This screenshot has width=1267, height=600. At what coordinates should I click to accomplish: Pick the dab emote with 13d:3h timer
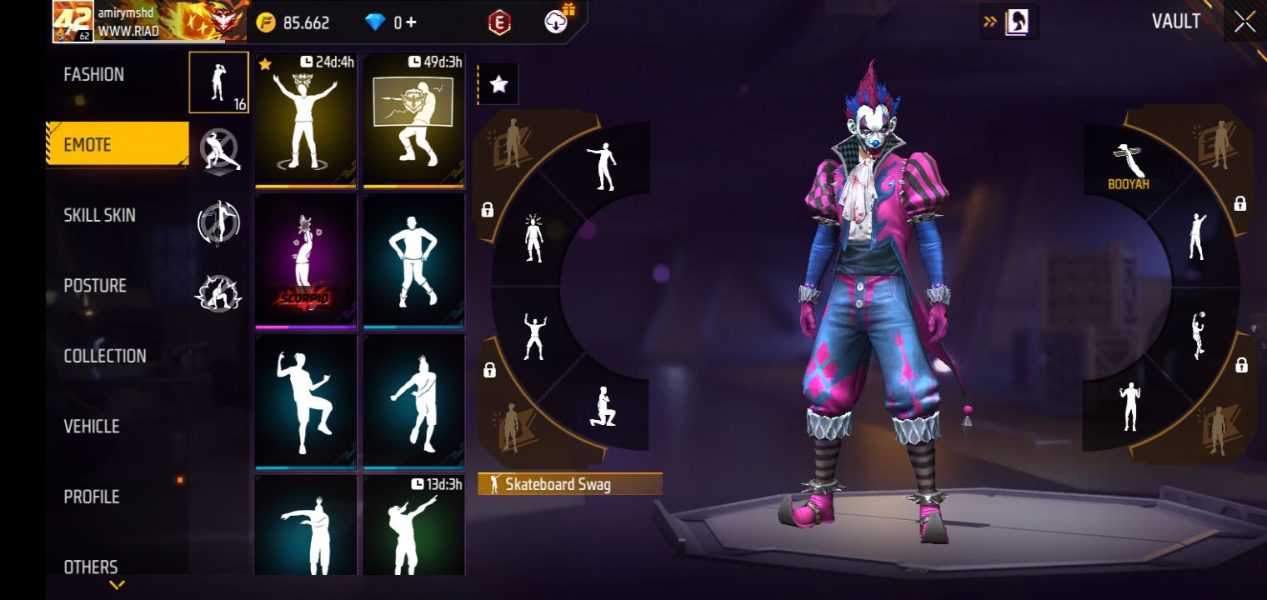pos(413,525)
